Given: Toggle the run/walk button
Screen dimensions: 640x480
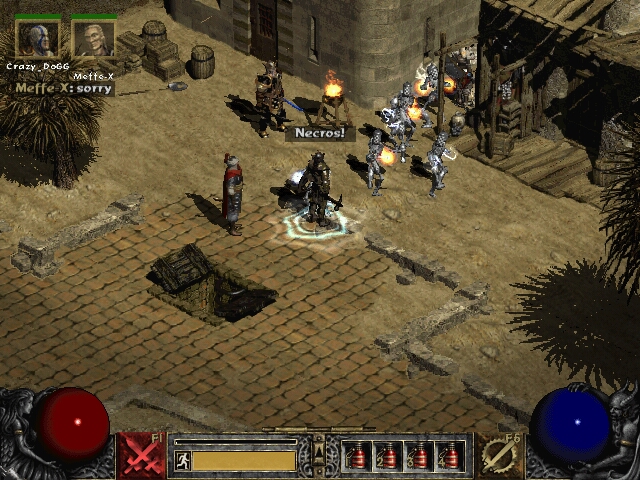Looking at the screenshot, I should (x=183, y=460).
